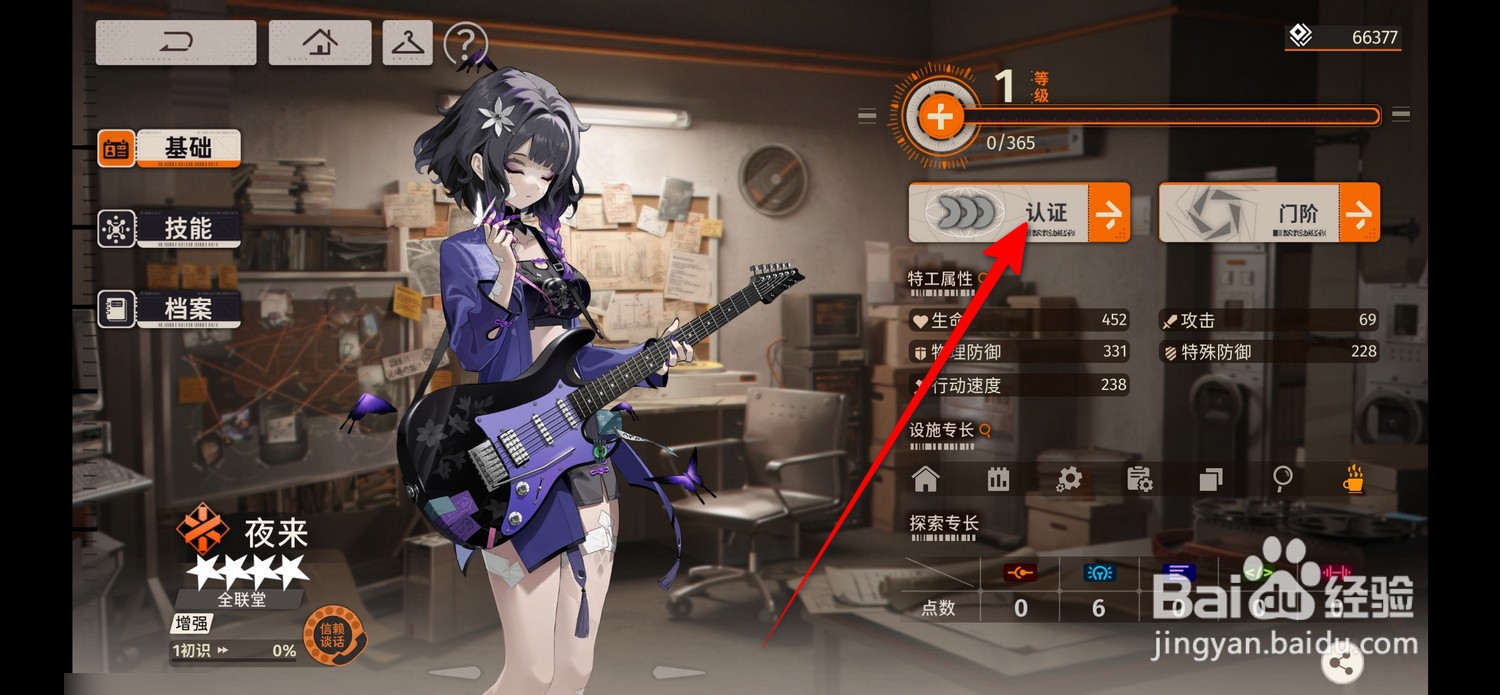The height and width of the screenshot is (695, 1500).
Task: Switch to the 技能 tab
Action: [x=169, y=229]
